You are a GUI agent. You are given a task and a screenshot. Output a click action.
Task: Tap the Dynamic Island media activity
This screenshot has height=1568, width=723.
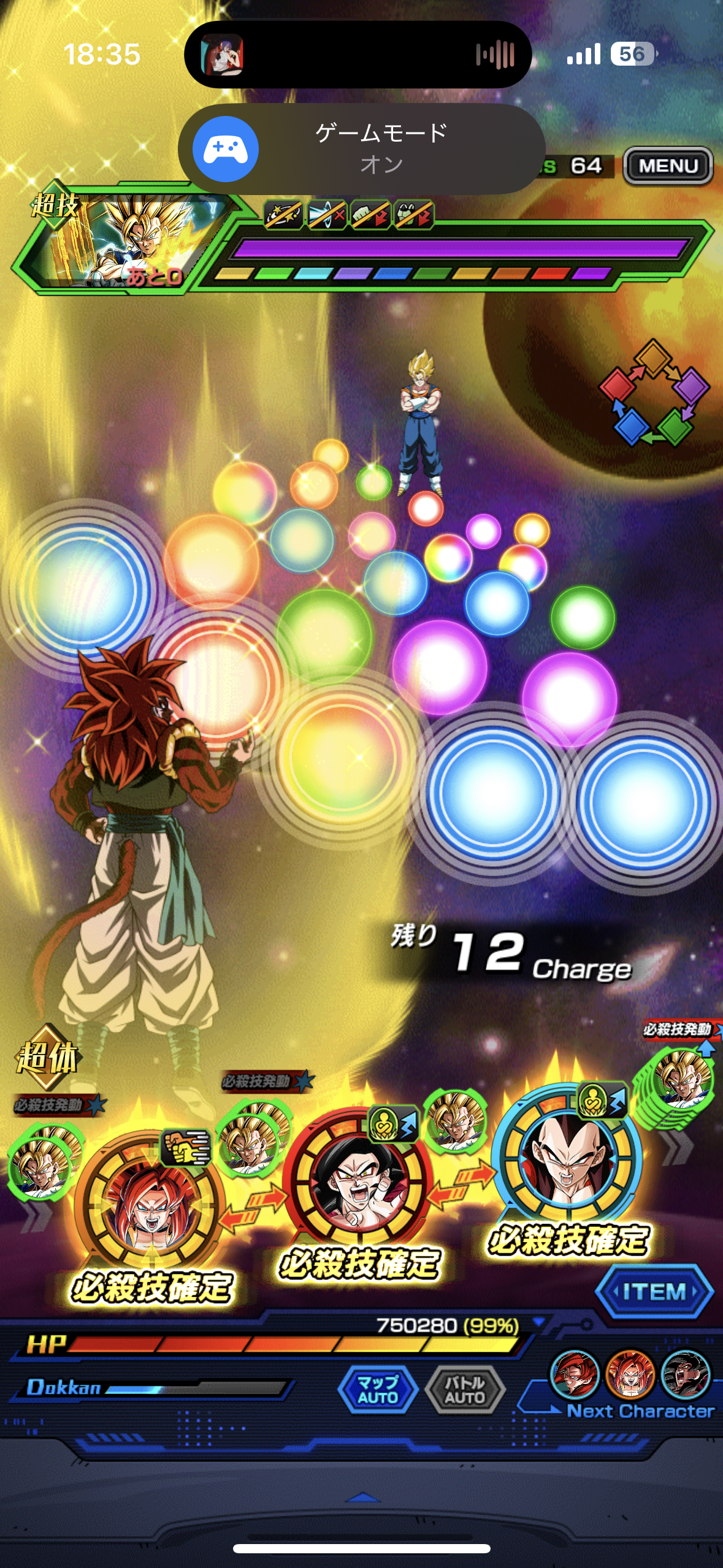pyautogui.click(x=358, y=55)
